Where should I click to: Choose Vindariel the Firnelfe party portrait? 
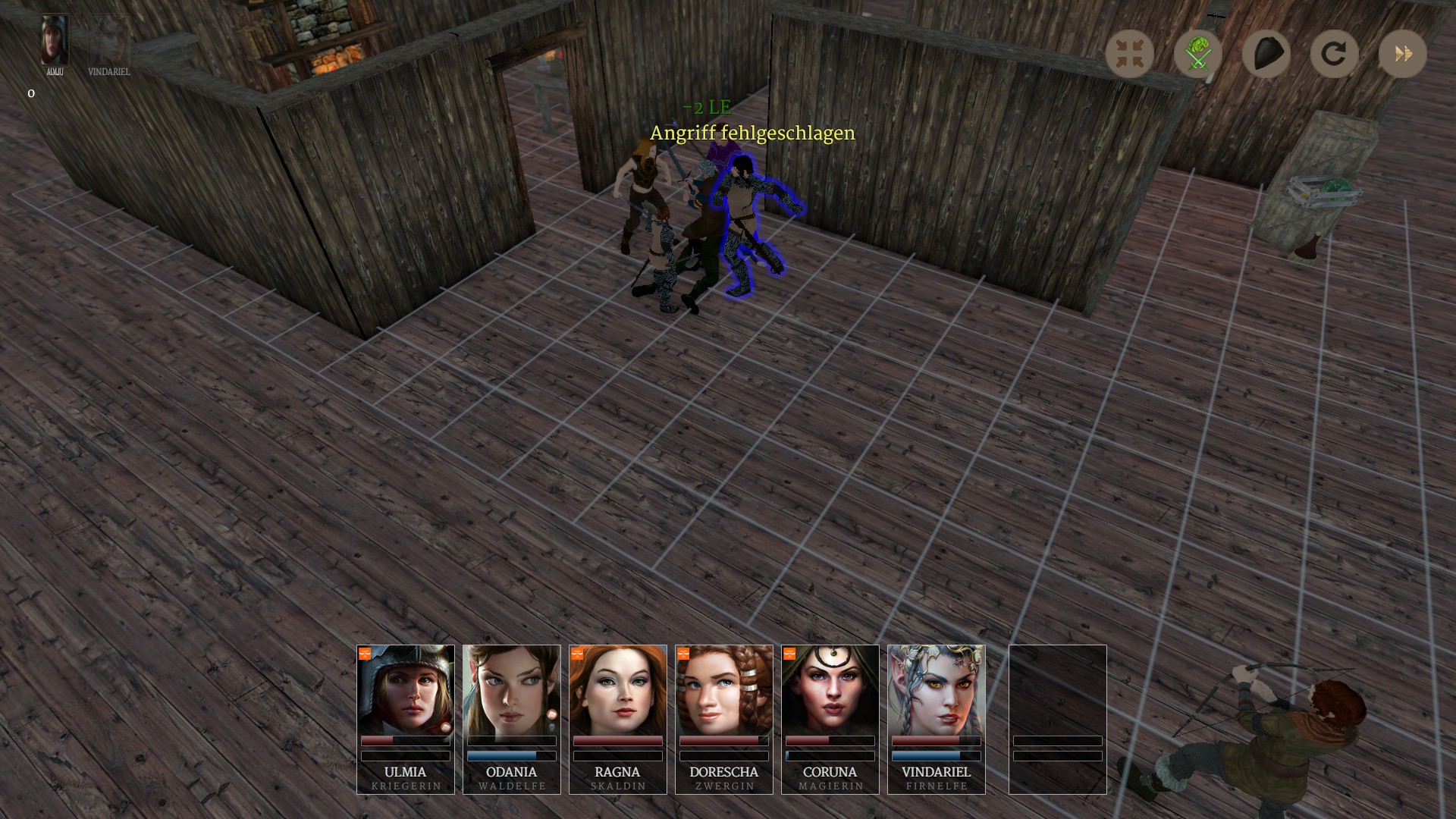click(937, 690)
